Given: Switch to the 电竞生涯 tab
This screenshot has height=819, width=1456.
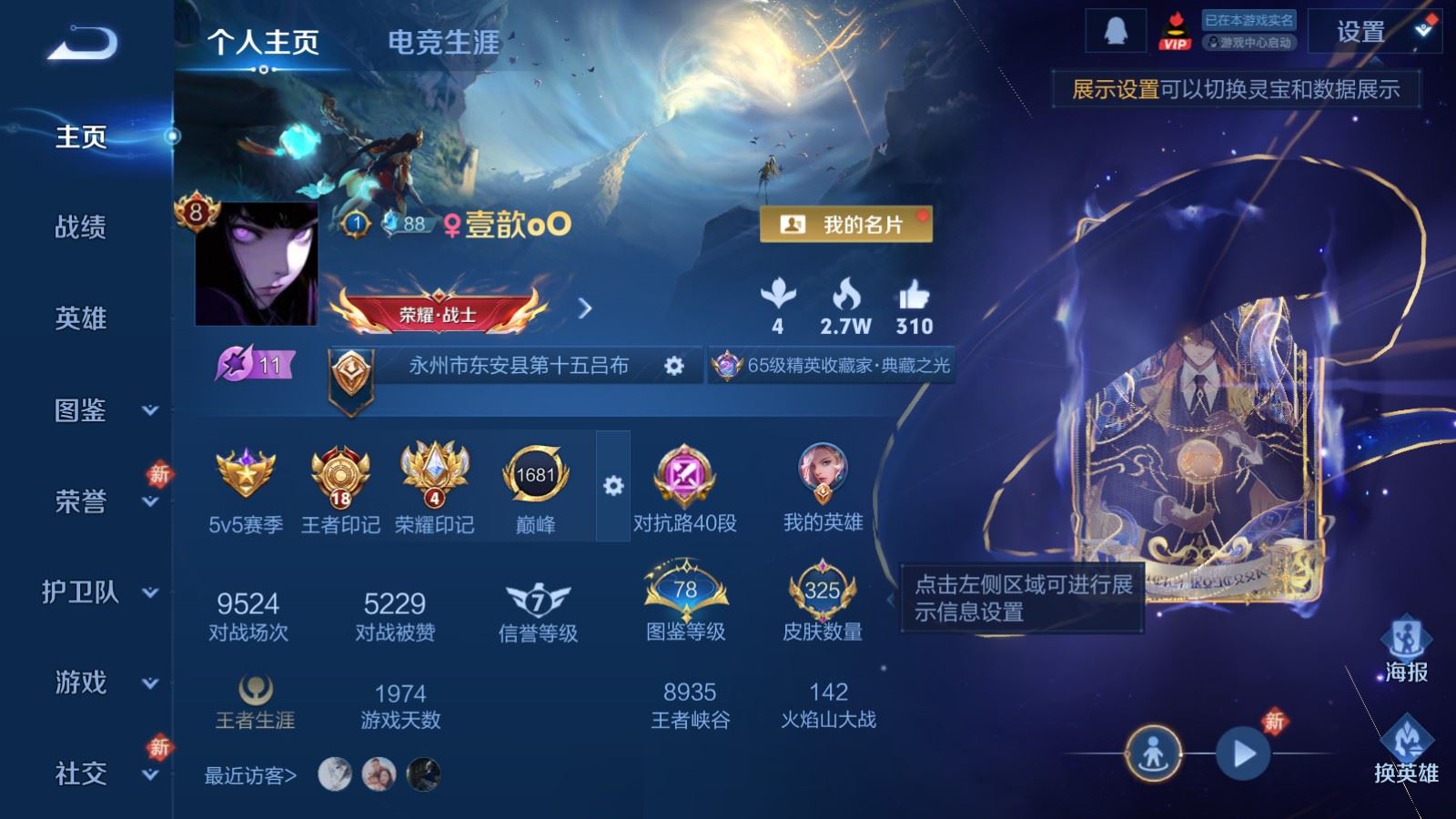Looking at the screenshot, I should (x=443, y=43).
